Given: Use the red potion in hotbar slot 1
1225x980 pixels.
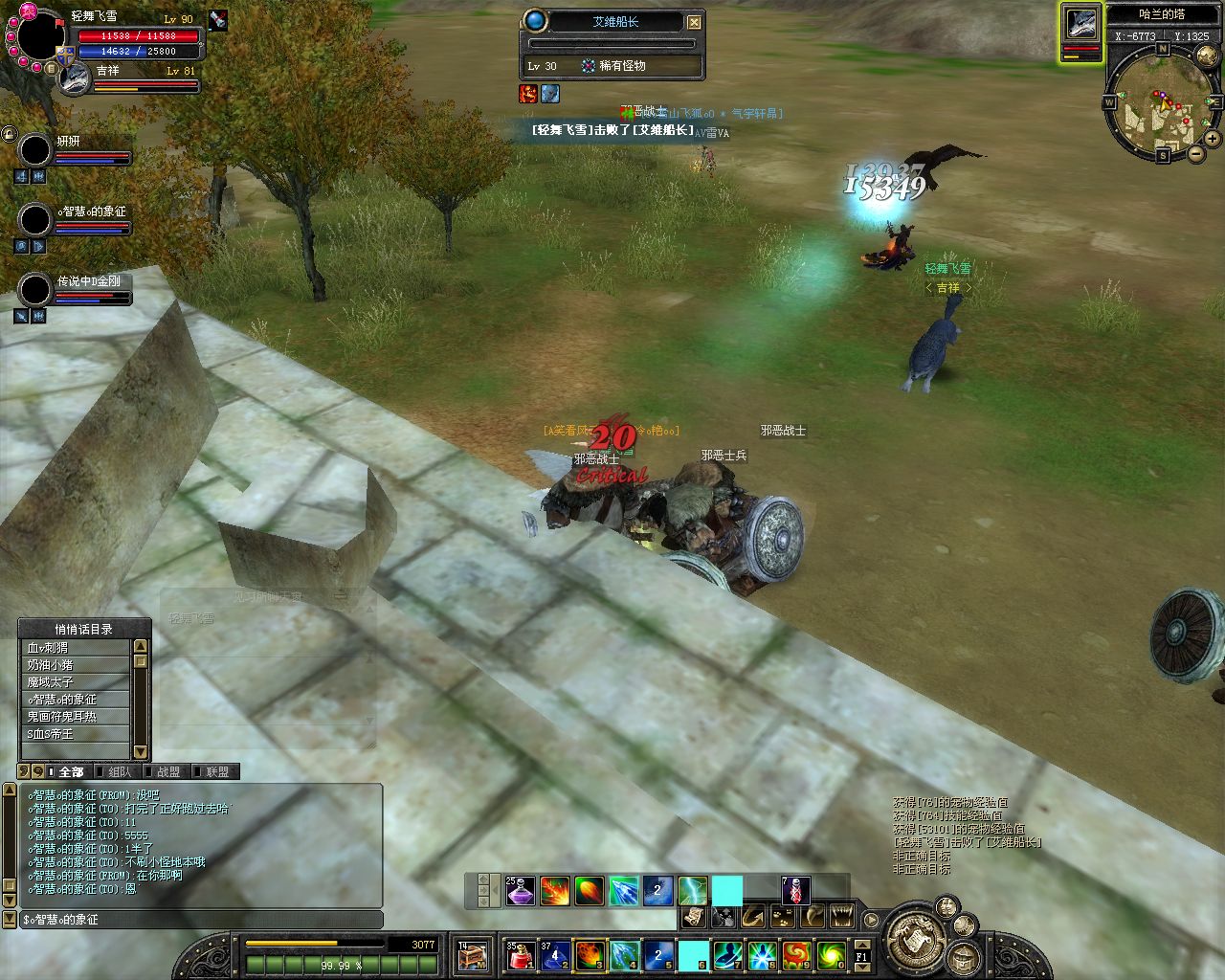Looking at the screenshot, I should coord(520,954).
